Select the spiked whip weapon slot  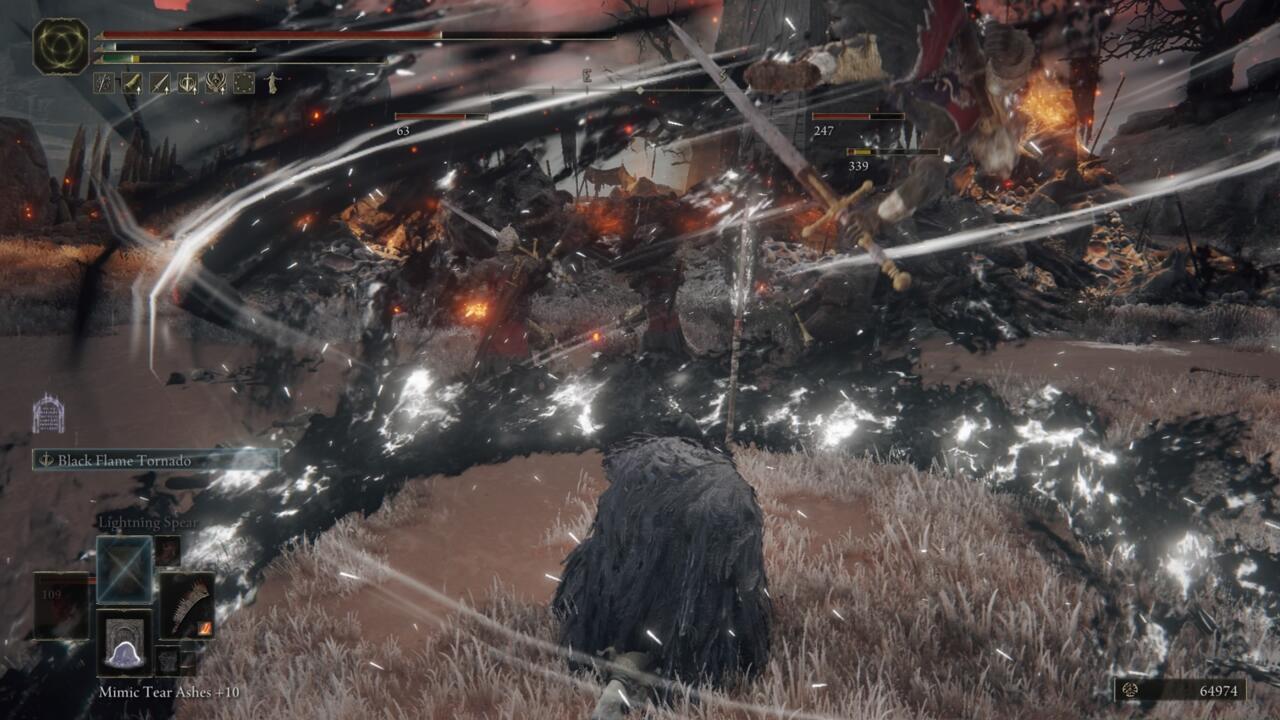click(x=187, y=605)
